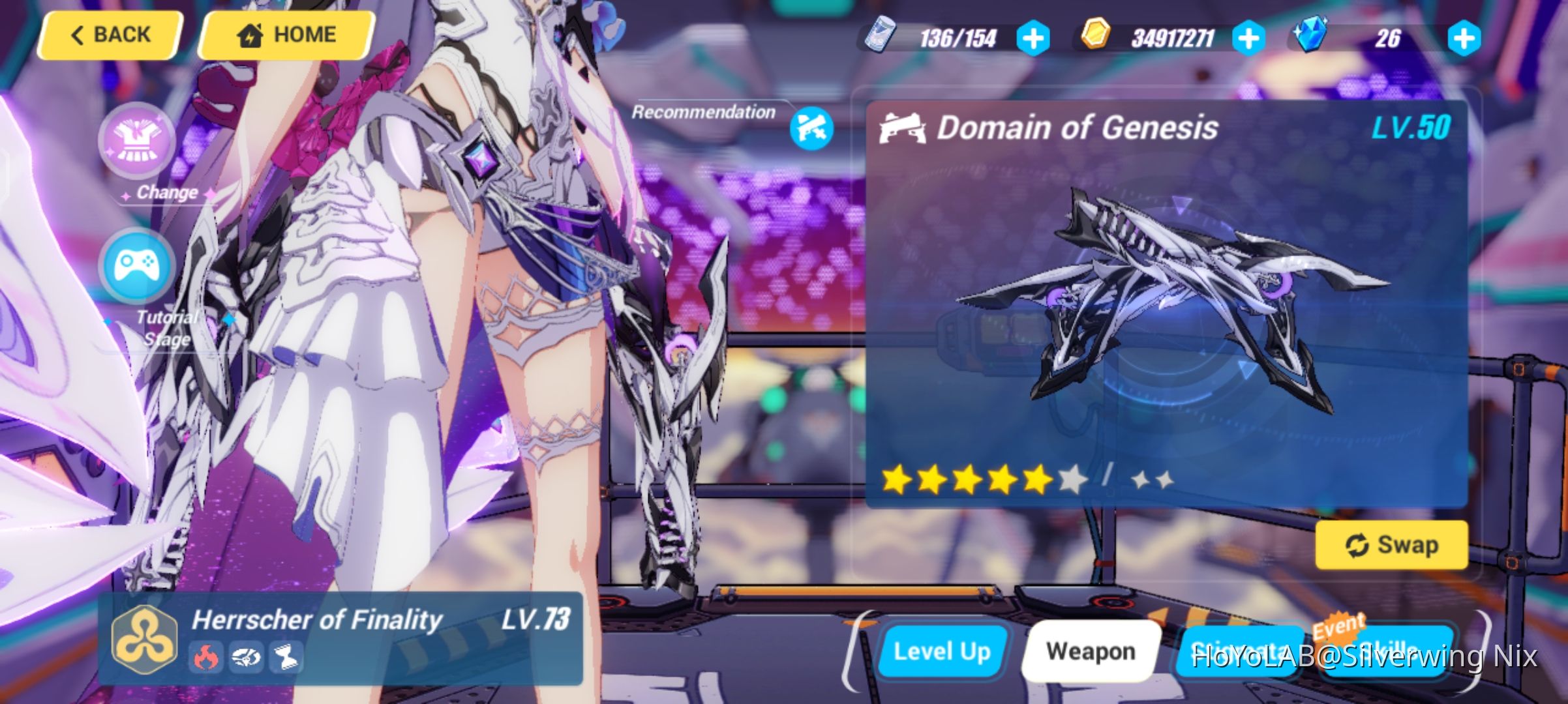1568x704 pixels.
Task: Click the pistols icon beside Domain of Genesis
Action: point(904,128)
